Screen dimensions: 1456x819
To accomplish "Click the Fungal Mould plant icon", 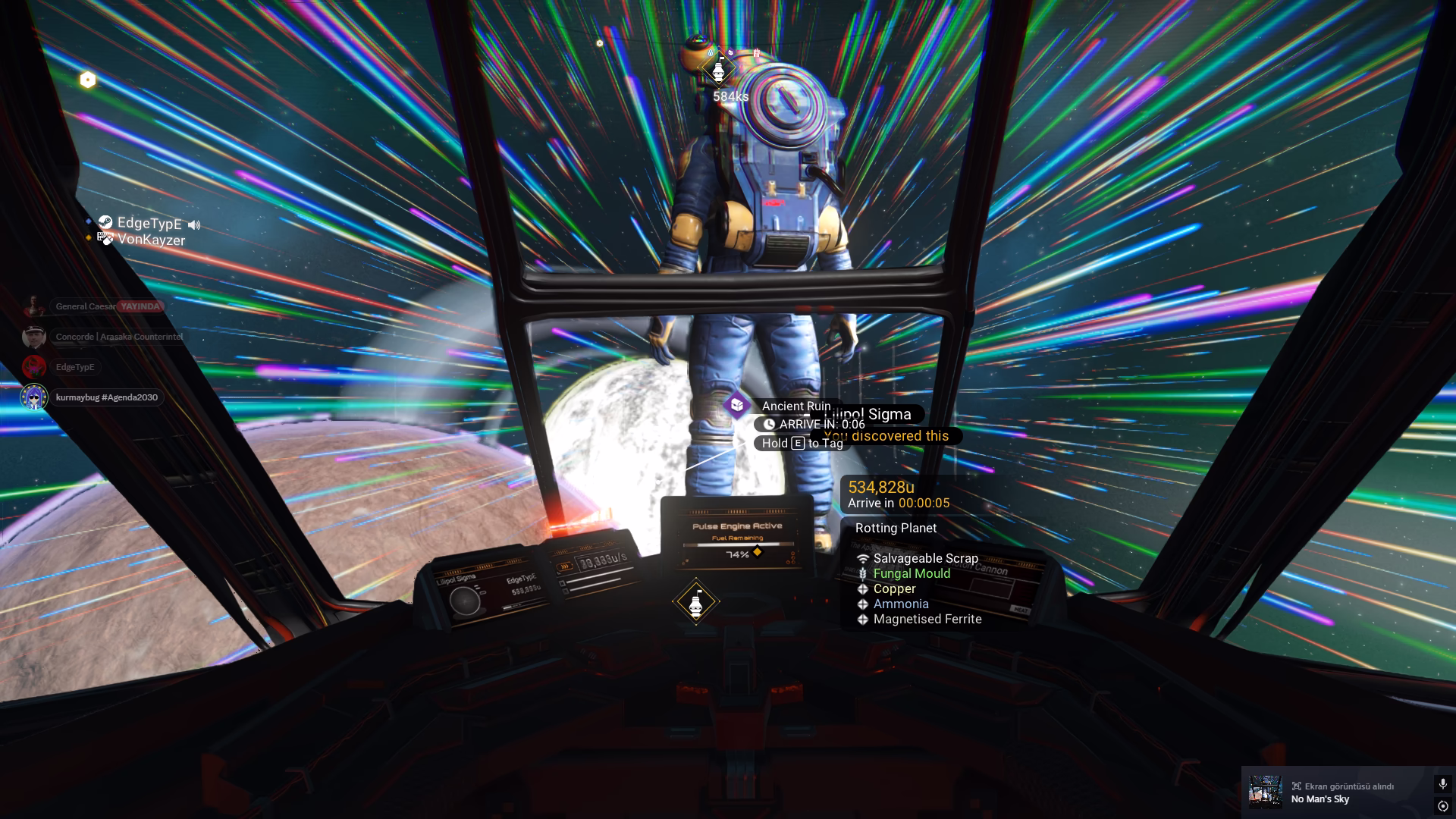I will coord(862,573).
